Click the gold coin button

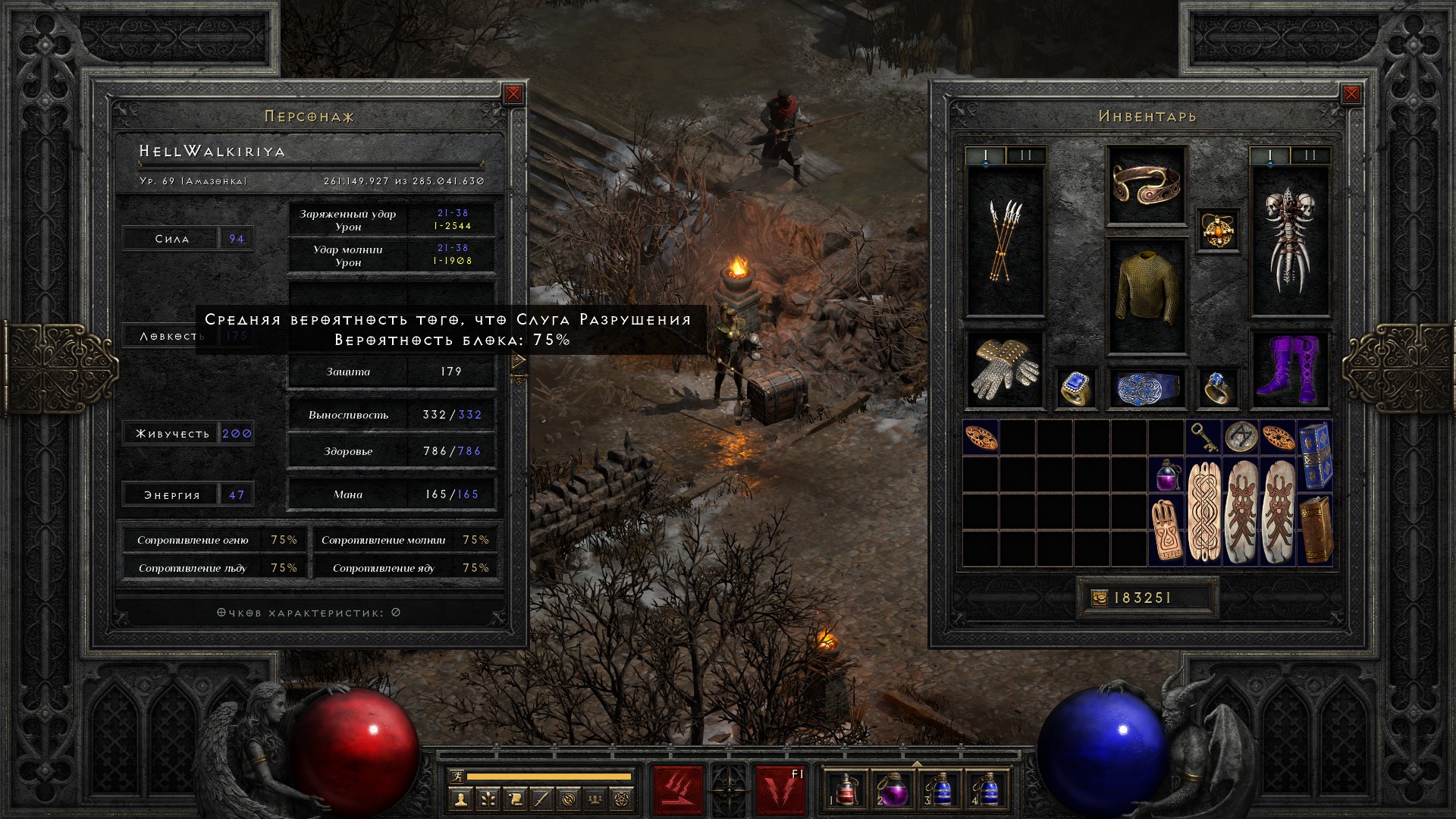click(x=1100, y=598)
